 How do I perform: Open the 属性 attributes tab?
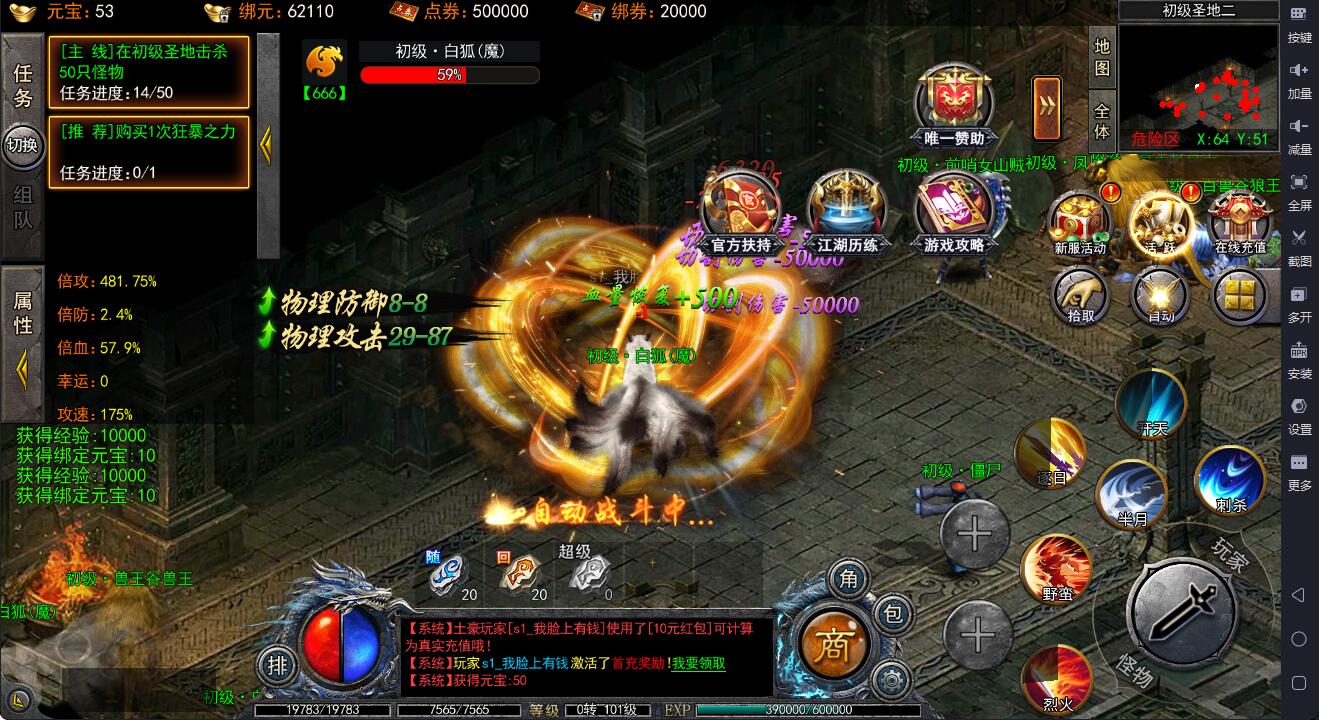click(x=22, y=310)
